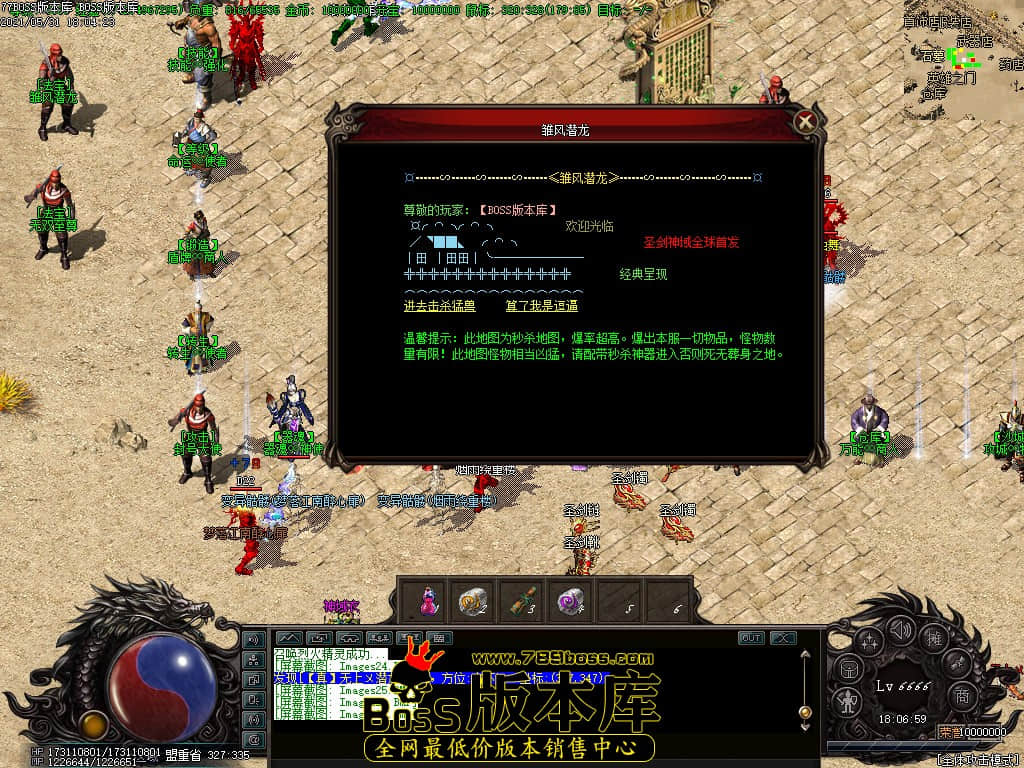
Task: Open the minimap in the corner
Action: 965,50
